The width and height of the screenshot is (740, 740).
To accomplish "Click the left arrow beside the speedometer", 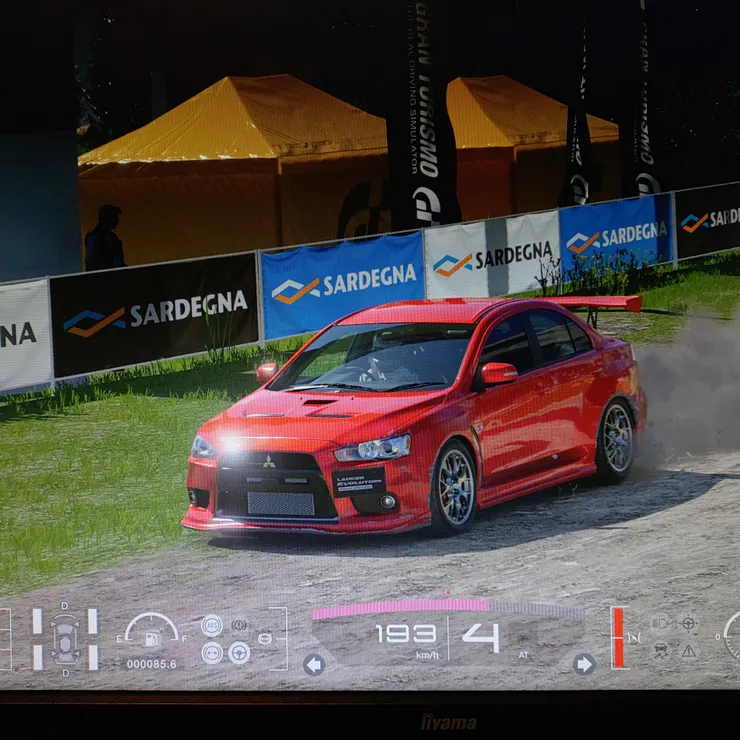I will pyautogui.click(x=314, y=664).
